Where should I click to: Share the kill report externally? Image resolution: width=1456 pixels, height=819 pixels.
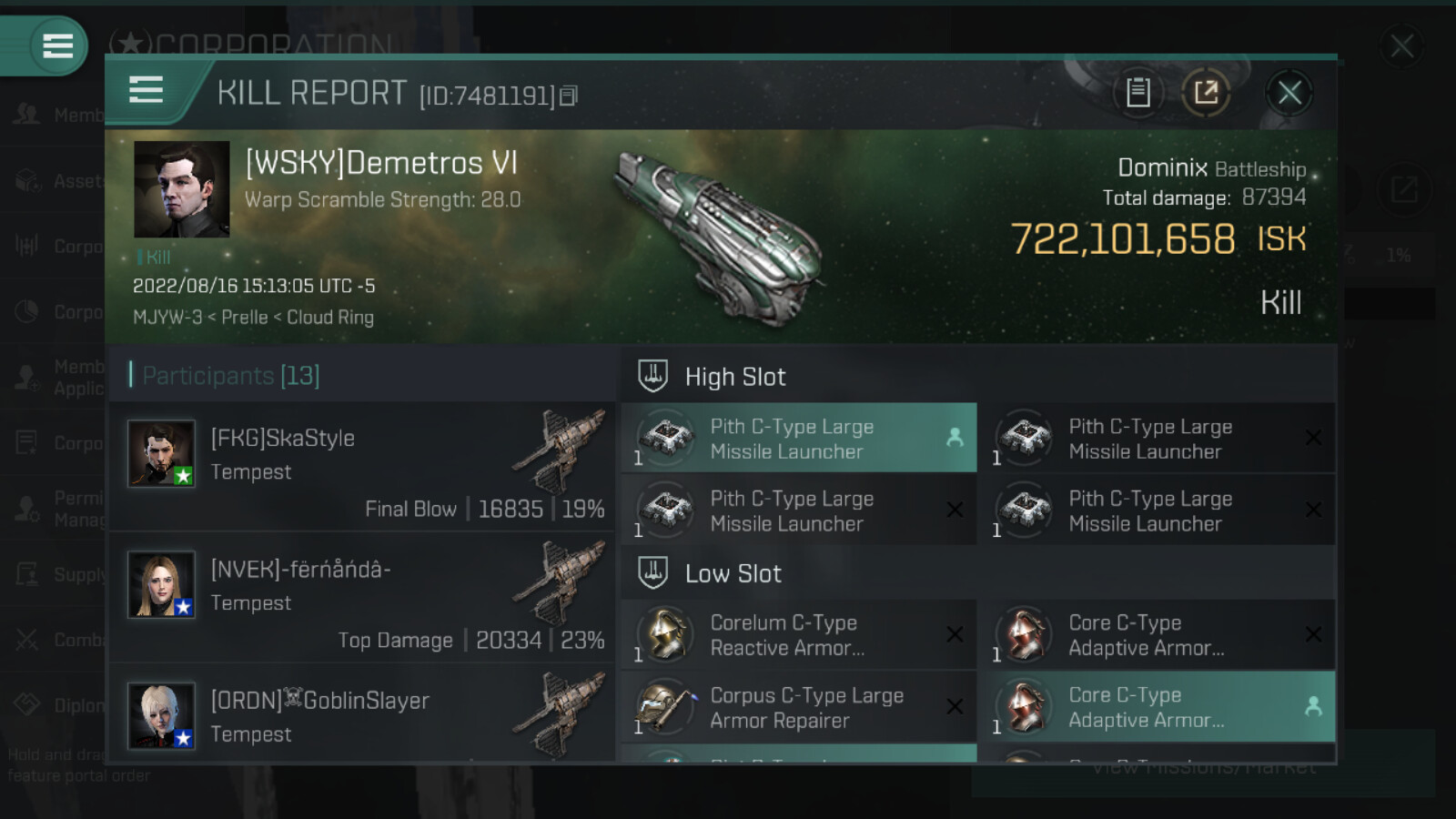tap(1206, 93)
